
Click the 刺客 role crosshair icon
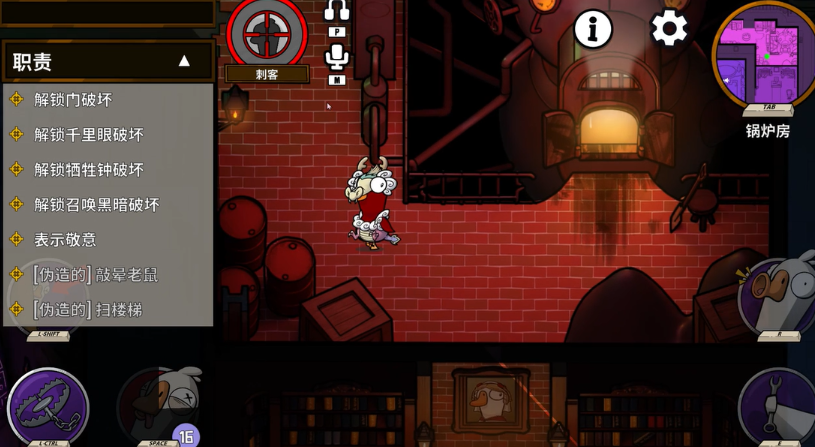tap(267, 31)
